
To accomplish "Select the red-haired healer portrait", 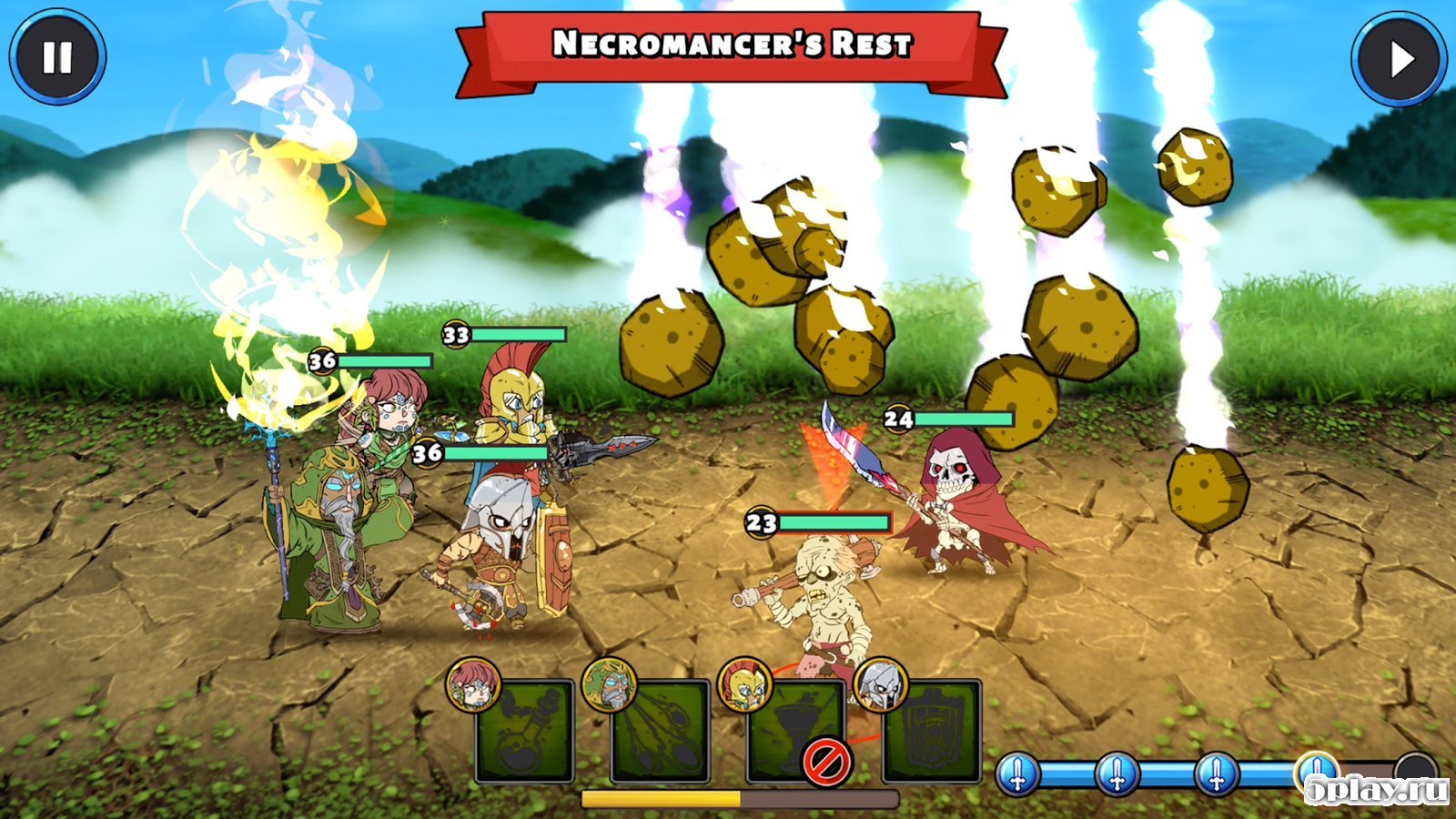I will (473, 684).
